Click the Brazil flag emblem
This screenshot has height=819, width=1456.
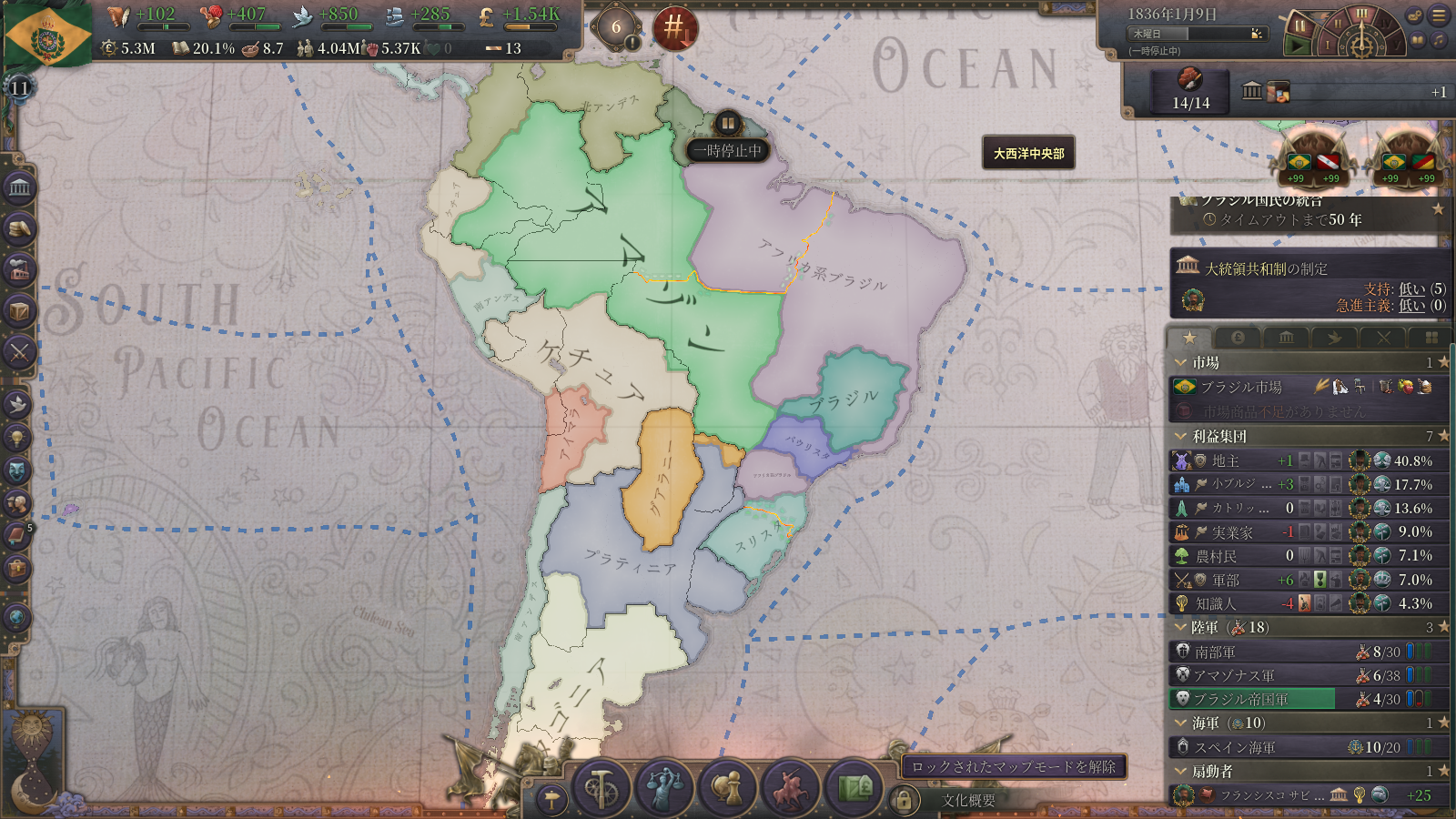(x=47, y=36)
